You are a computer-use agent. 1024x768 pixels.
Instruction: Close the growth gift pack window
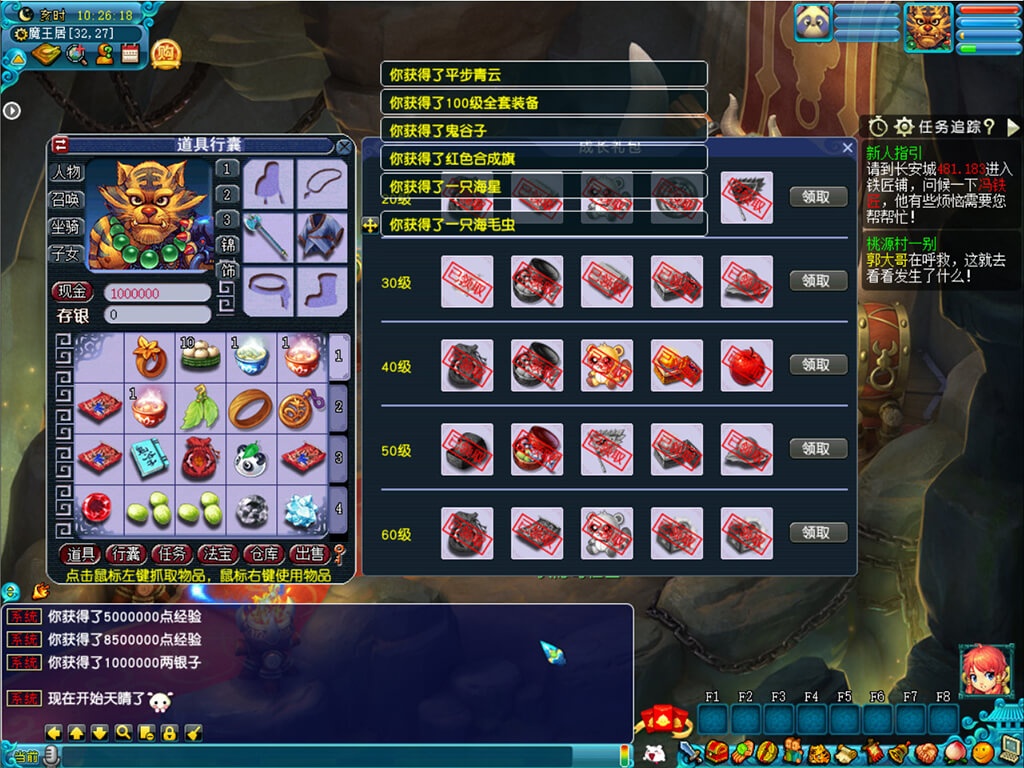click(848, 148)
